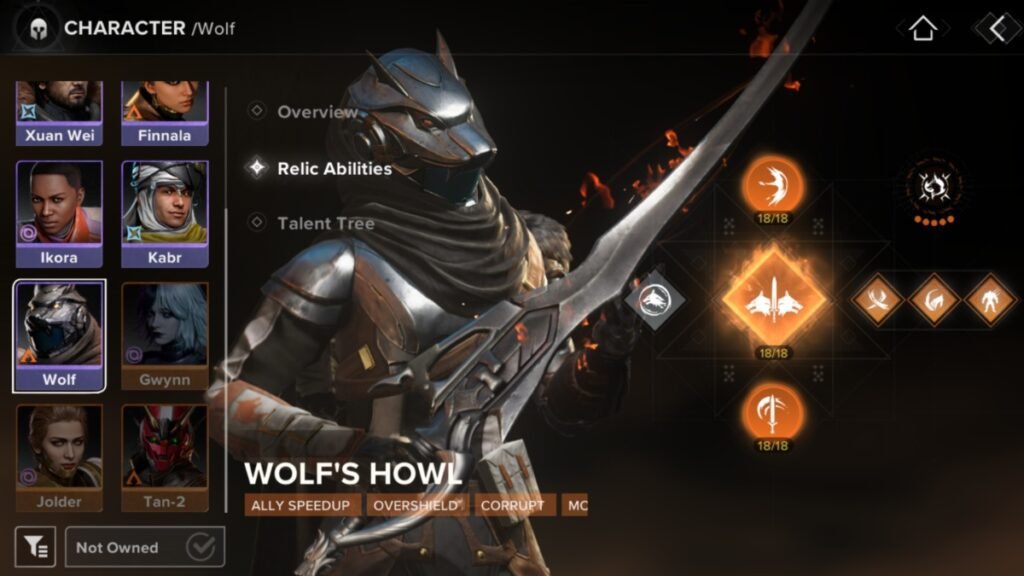Choose the running figure diamond ability

pyautogui.click(x=990, y=298)
